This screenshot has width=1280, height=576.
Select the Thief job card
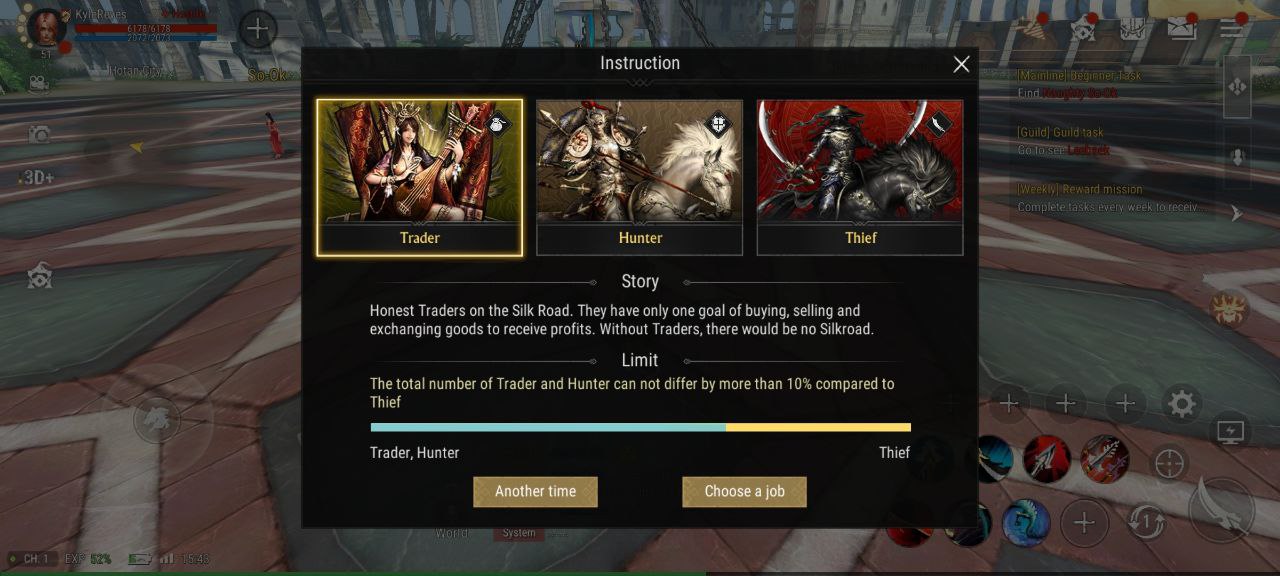click(x=860, y=177)
